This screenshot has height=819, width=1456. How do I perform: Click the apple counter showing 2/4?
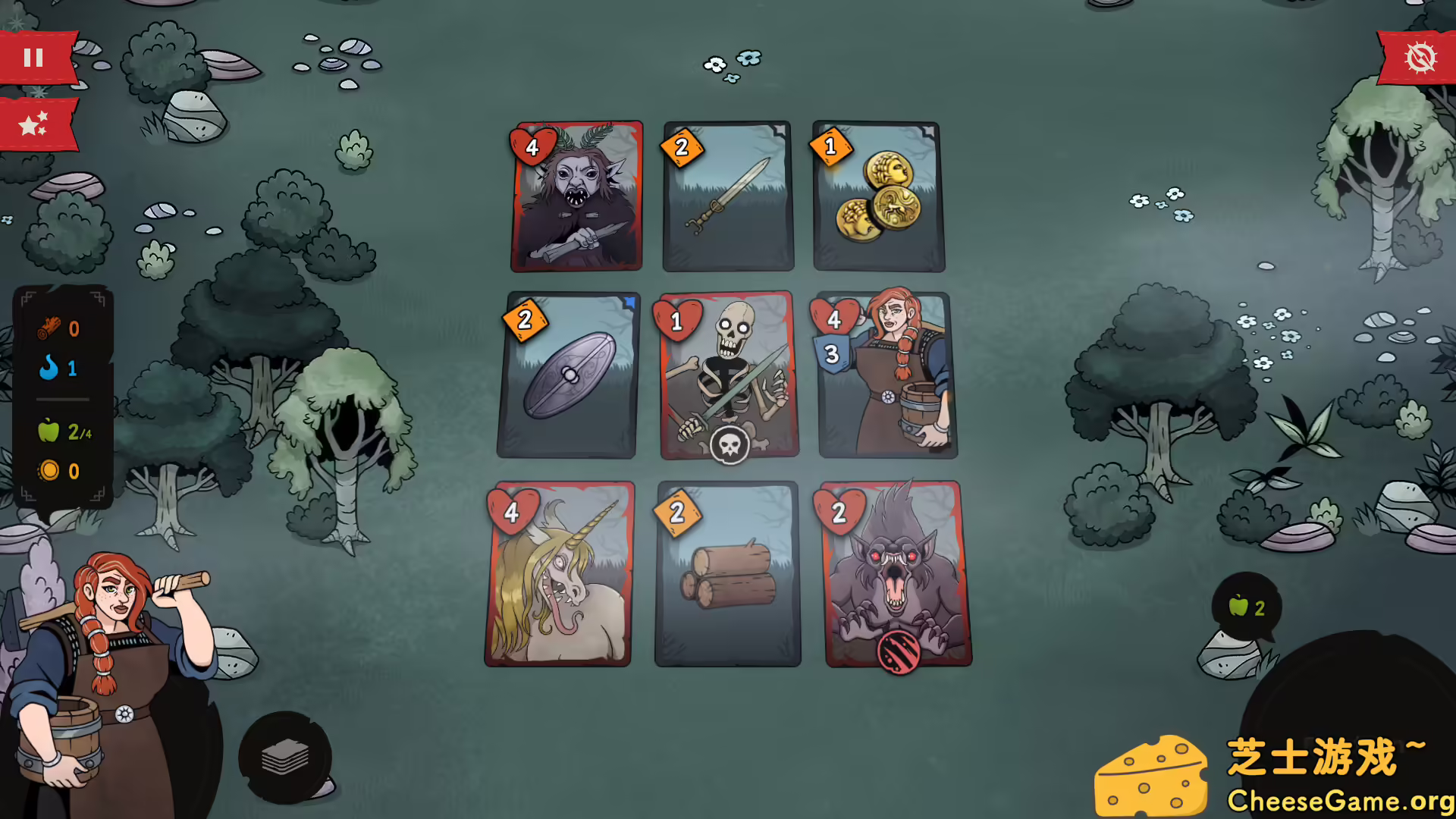[65, 431]
